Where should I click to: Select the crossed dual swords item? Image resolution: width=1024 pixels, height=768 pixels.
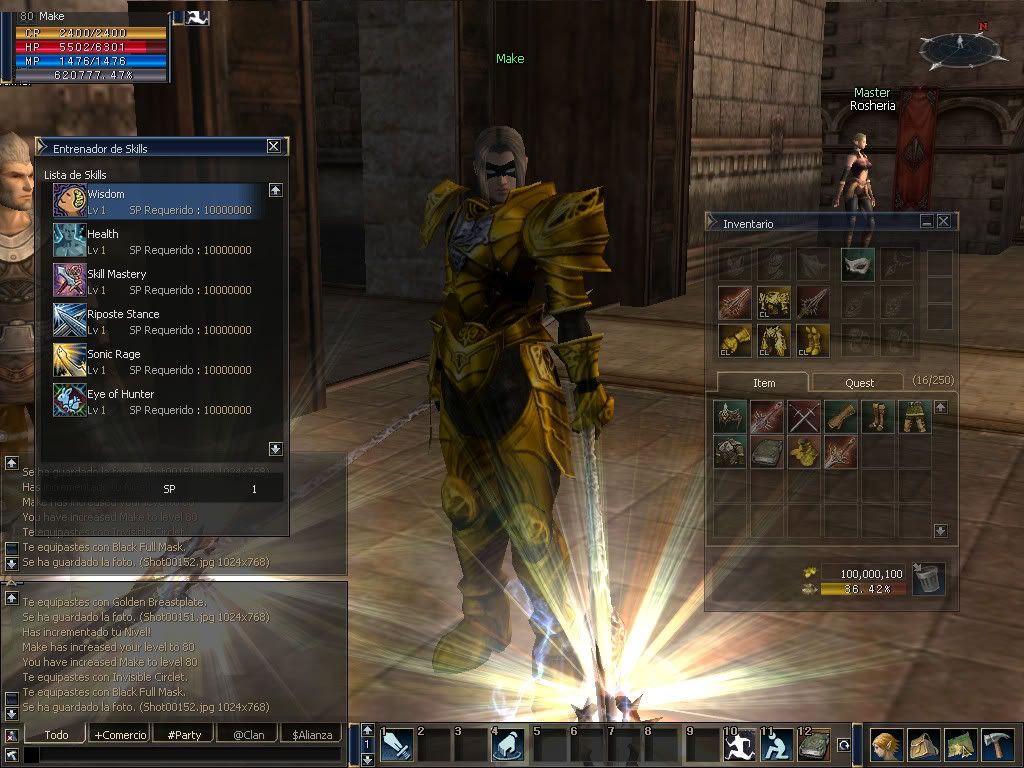[803, 417]
